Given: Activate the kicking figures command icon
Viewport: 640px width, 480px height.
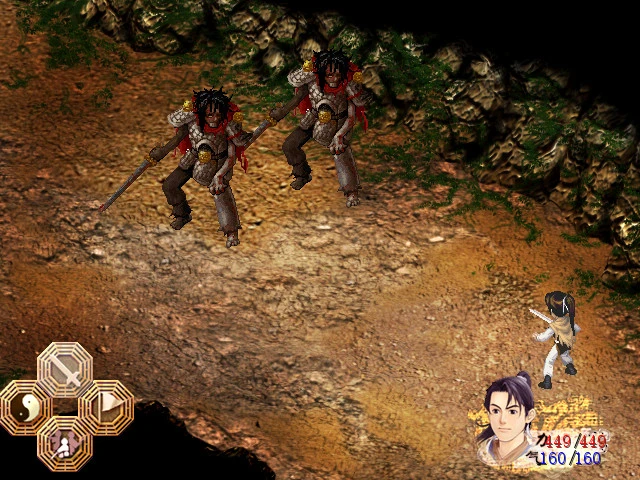Looking at the screenshot, I should [65, 442].
